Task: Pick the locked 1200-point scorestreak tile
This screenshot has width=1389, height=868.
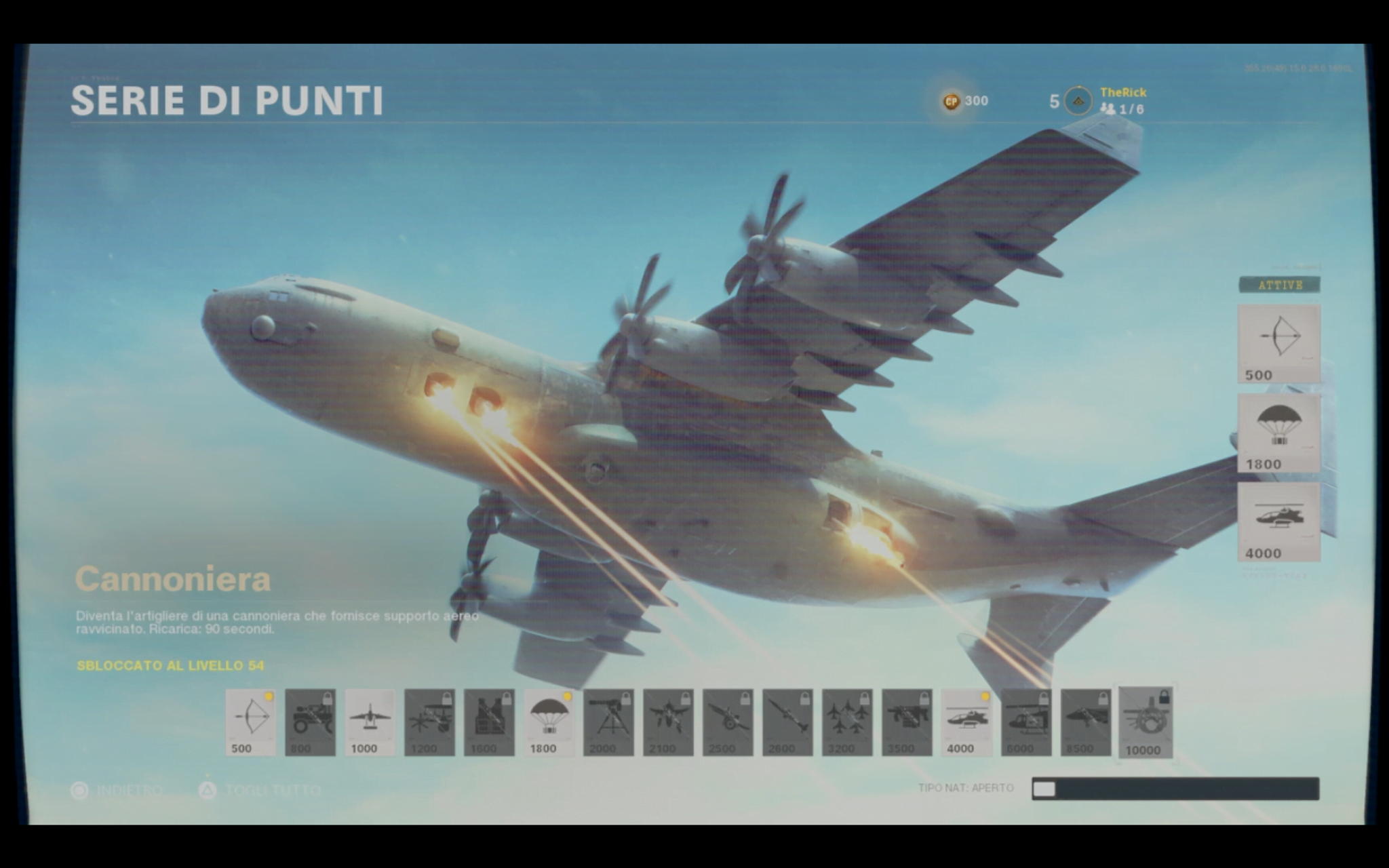Action: pyautogui.click(x=430, y=722)
